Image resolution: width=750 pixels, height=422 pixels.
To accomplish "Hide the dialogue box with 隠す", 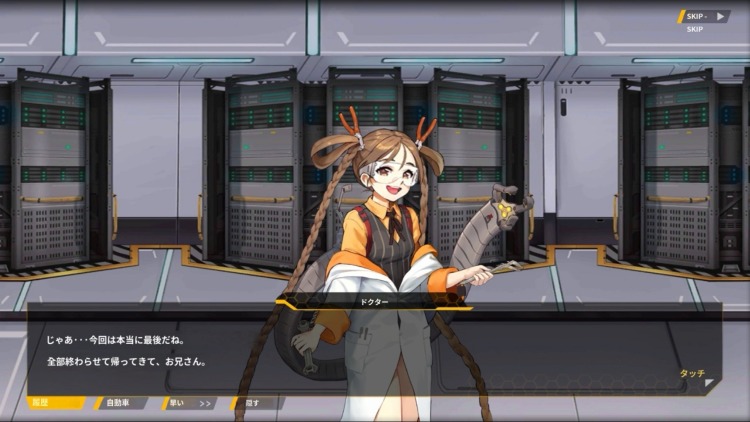I will [x=254, y=403].
